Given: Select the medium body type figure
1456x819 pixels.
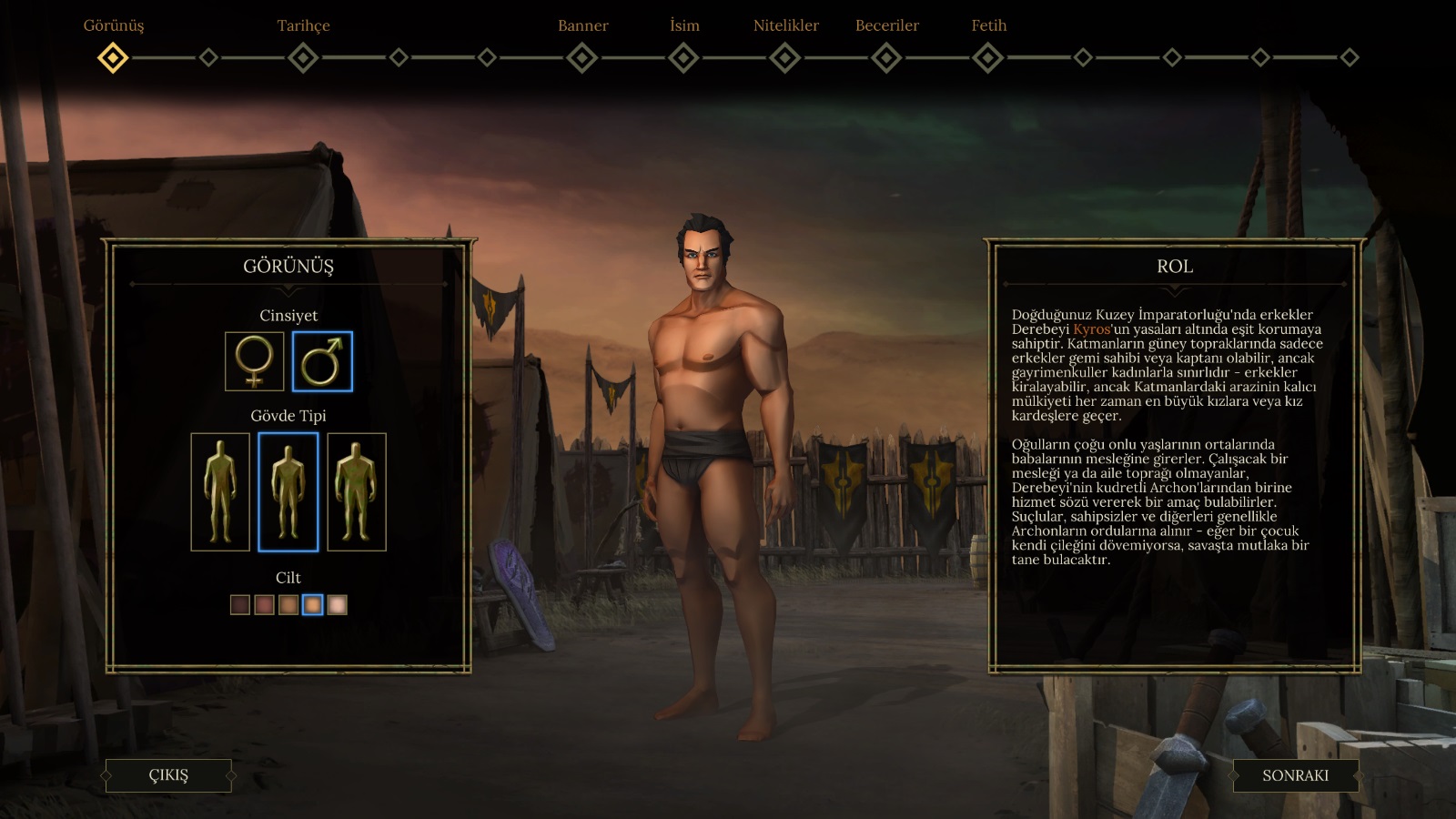Looking at the screenshot, I should (288, 491).
